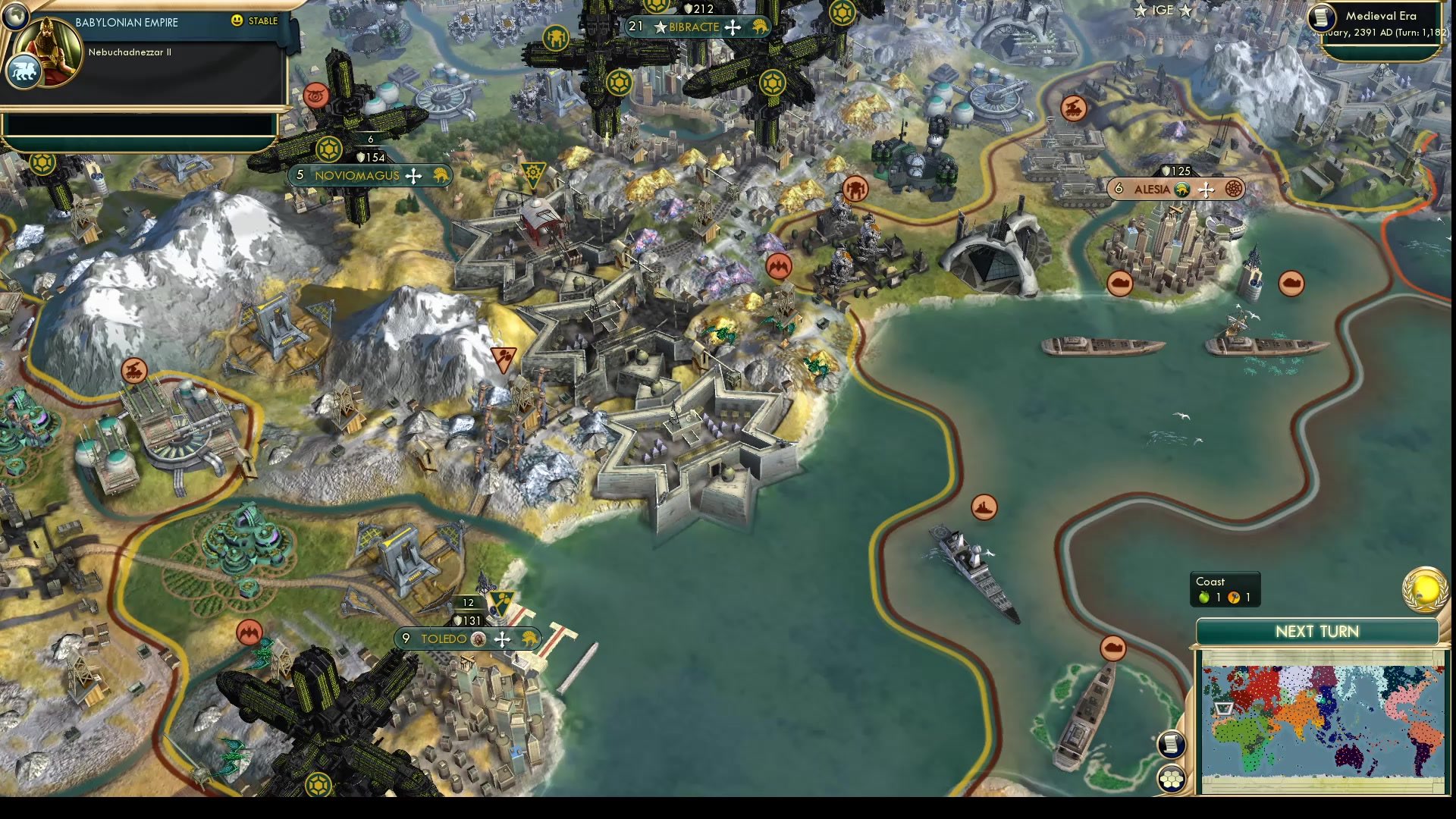The image size is (1456, 819).
Task: Click the religion wheel icon on Alesia's banner
Action: [1235, 189]
